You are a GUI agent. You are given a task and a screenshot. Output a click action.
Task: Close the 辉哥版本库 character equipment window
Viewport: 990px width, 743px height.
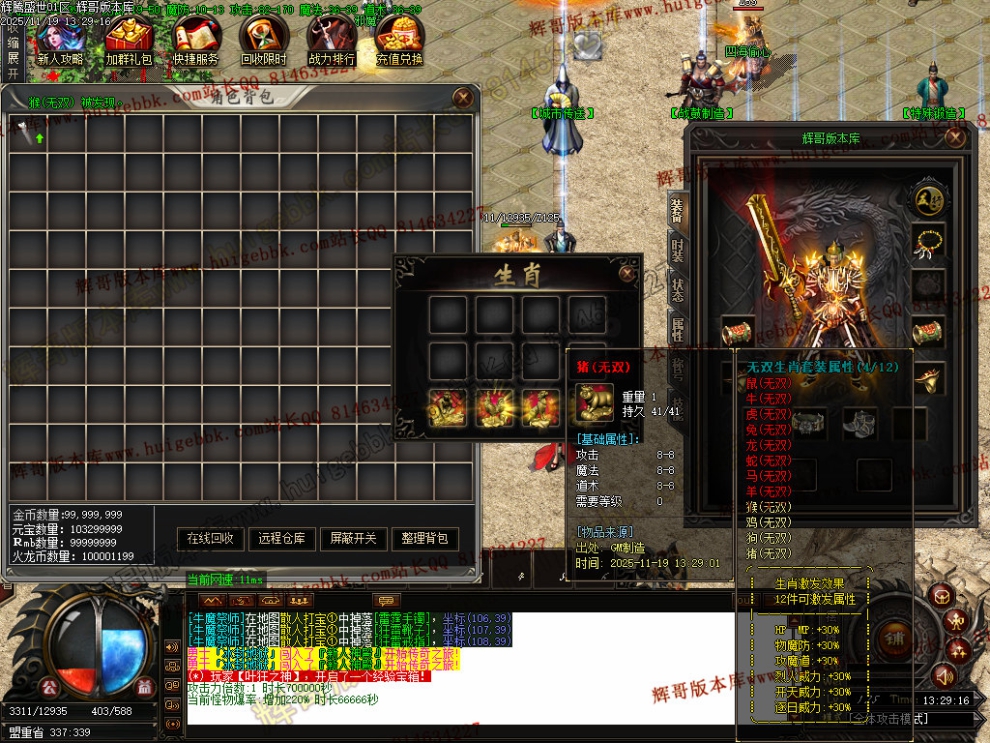[x=955, y=138]
